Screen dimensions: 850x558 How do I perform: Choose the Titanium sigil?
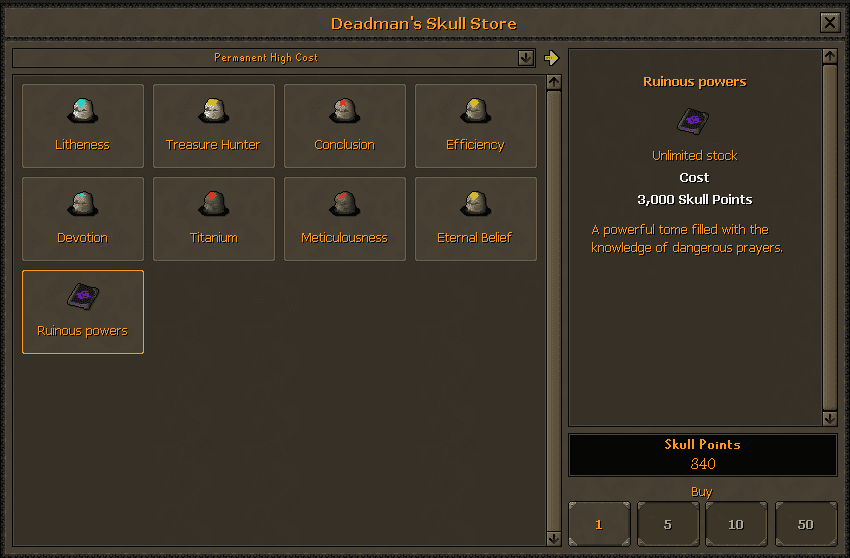(x=213, y=219)
